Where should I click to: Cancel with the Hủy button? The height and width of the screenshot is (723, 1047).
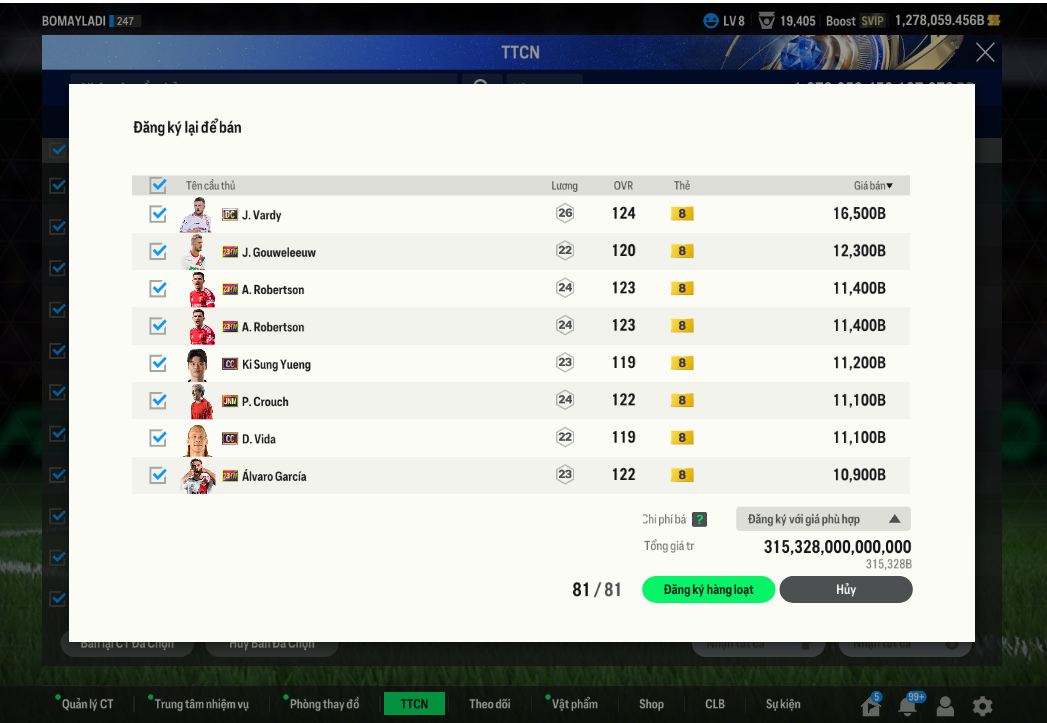coord(846,590)
